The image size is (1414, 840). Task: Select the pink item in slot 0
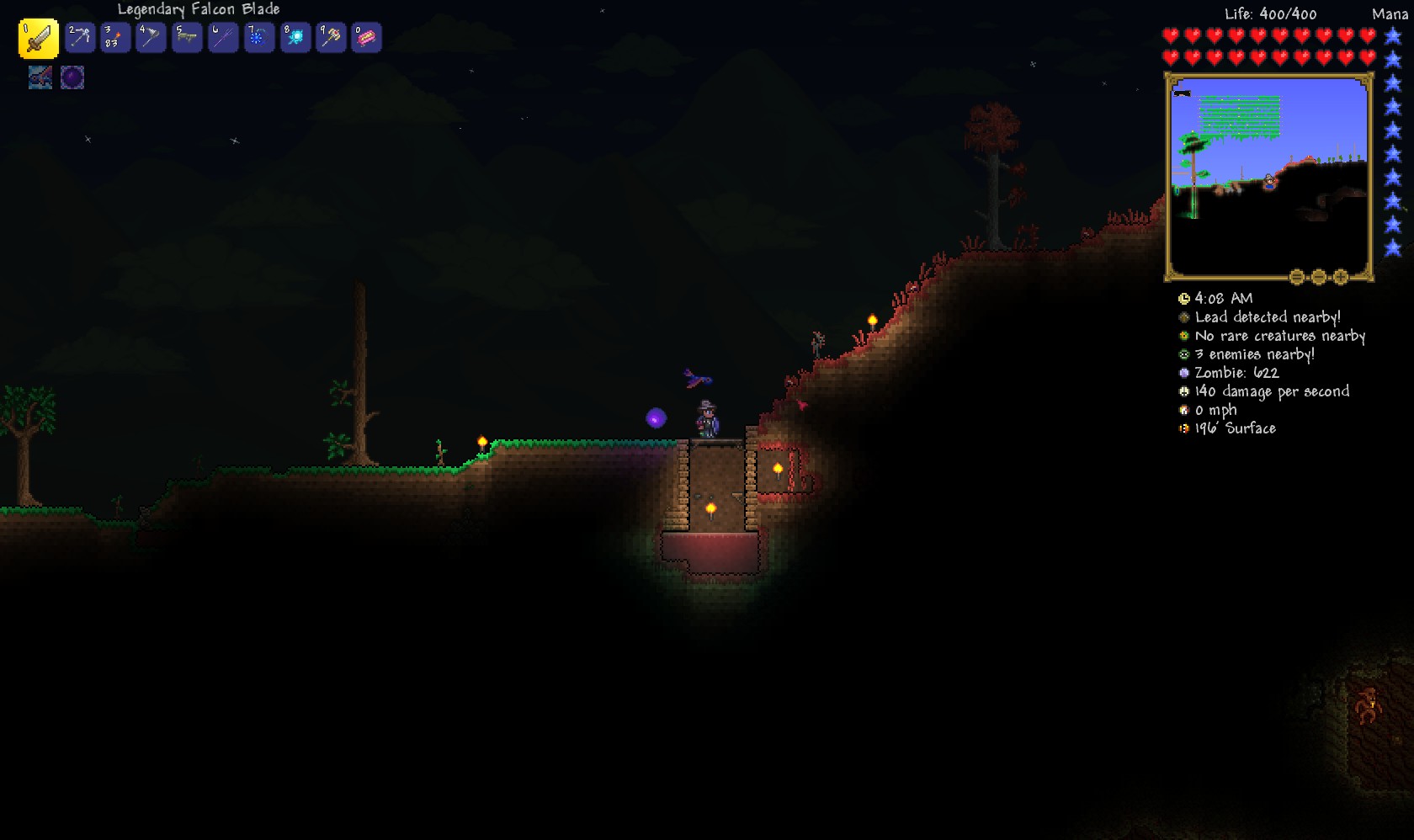pyautogui.click(x=366, y=37)
